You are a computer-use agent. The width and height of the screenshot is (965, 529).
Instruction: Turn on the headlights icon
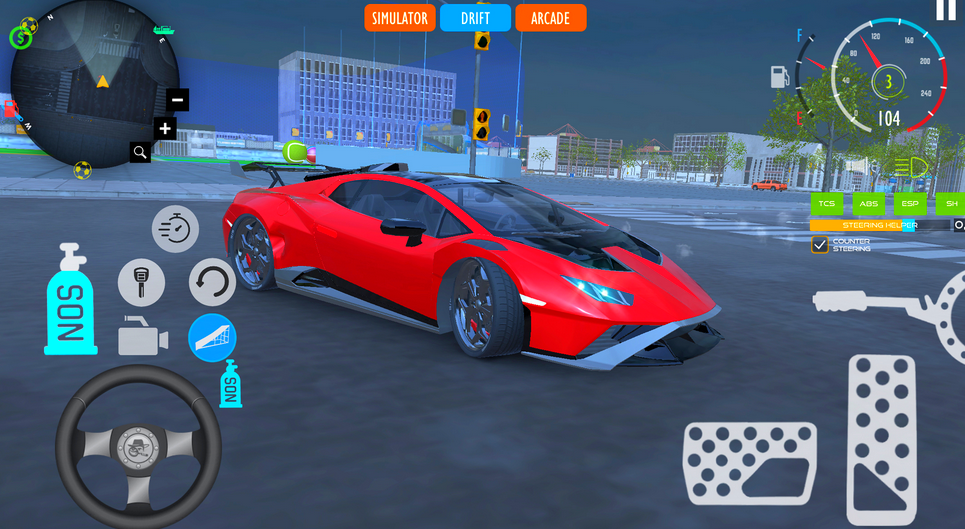911,166
